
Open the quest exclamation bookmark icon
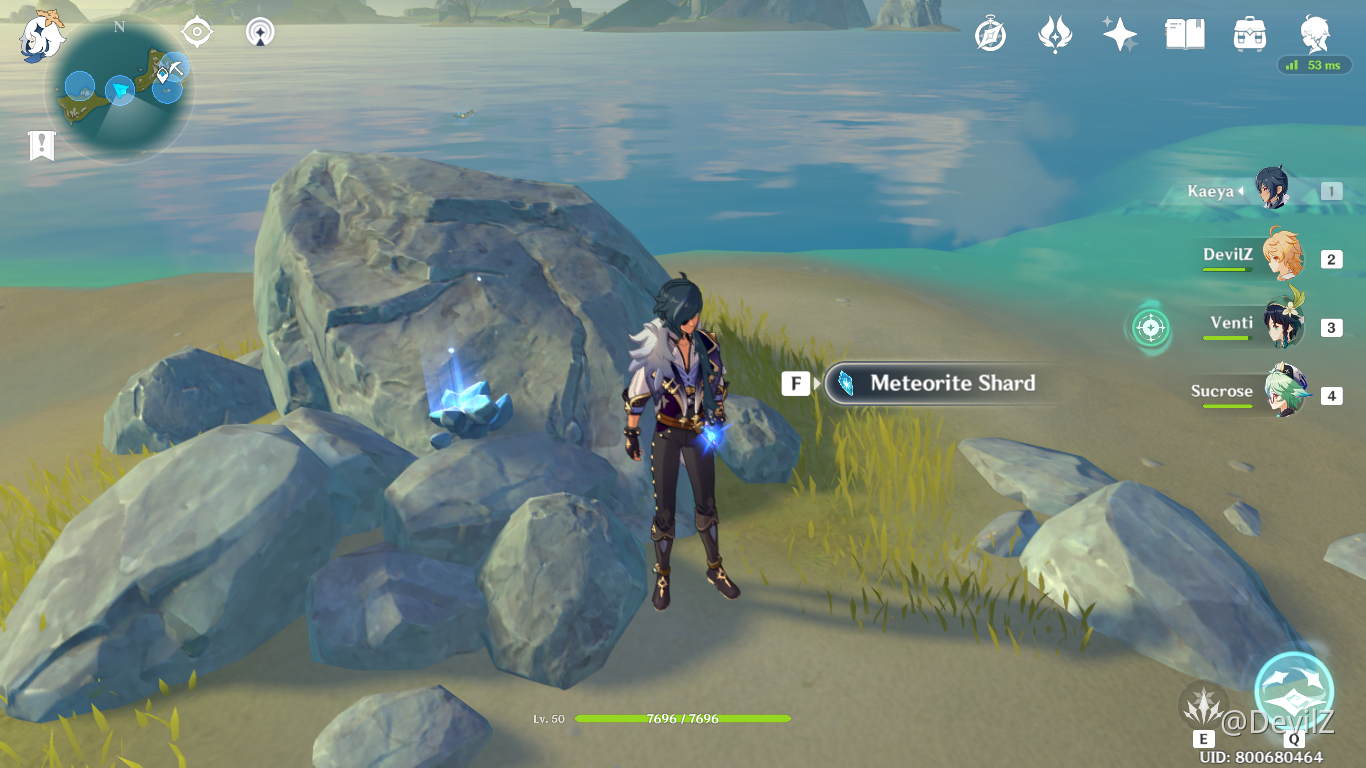pyautogui.click(x=41, y=146)
